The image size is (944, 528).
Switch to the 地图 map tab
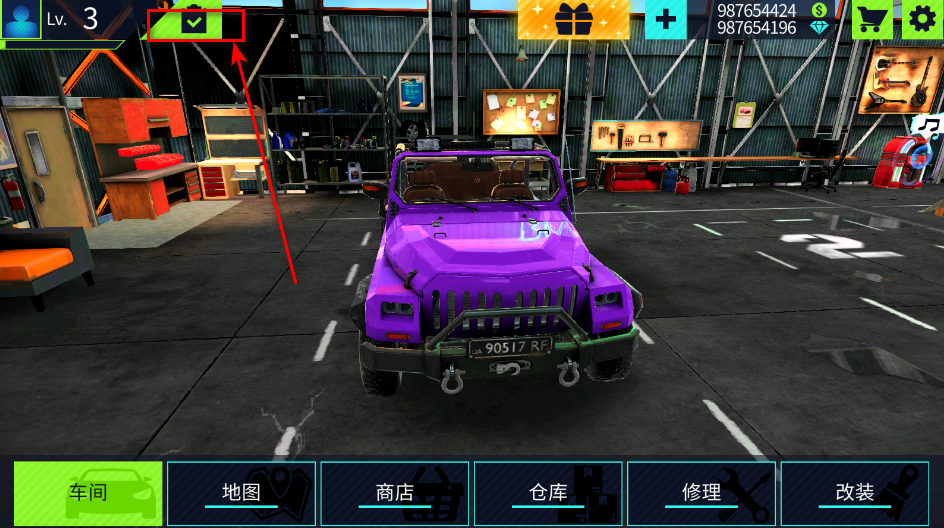(x=241, y=493)
